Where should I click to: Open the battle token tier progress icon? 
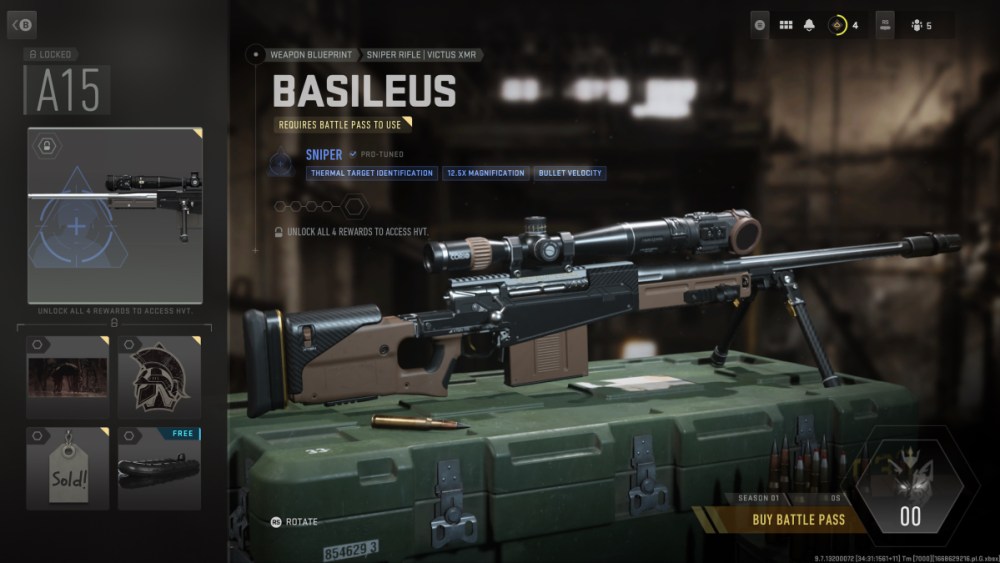(x=837, y=25)
